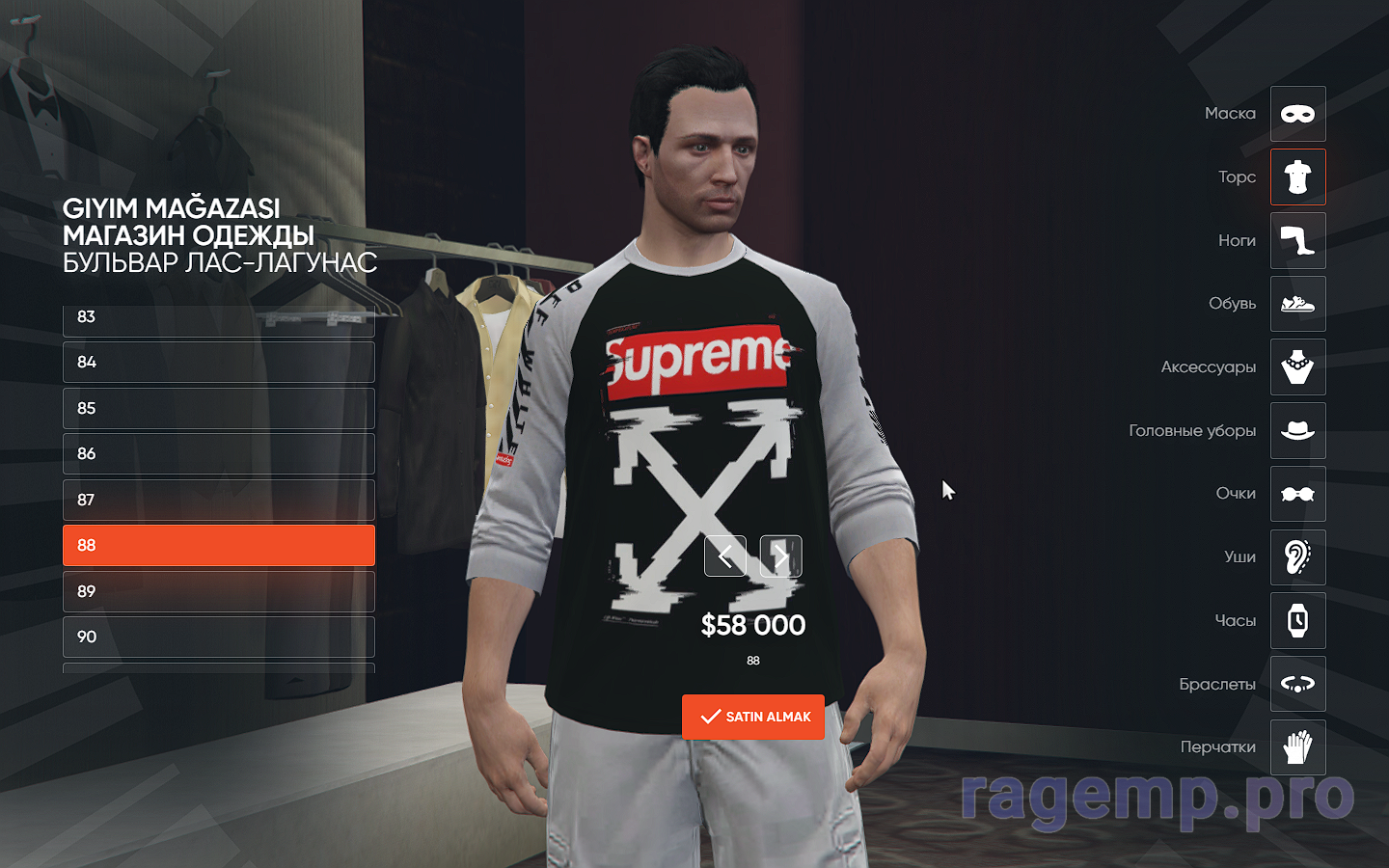Open the Перчатки (gloves) category

(1298, 747)
